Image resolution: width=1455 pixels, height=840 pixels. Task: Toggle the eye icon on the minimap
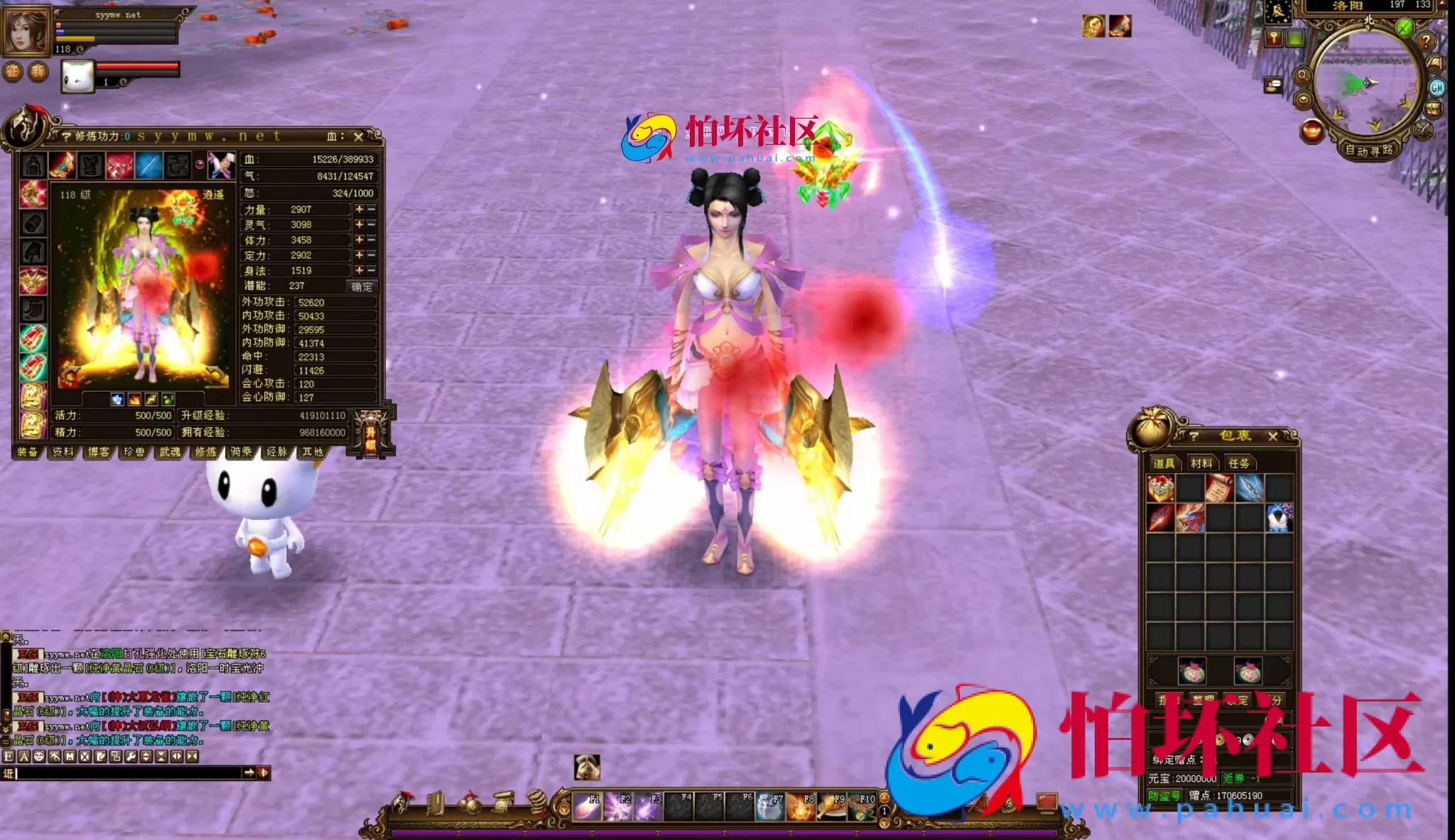click(x=1304, y=99)
